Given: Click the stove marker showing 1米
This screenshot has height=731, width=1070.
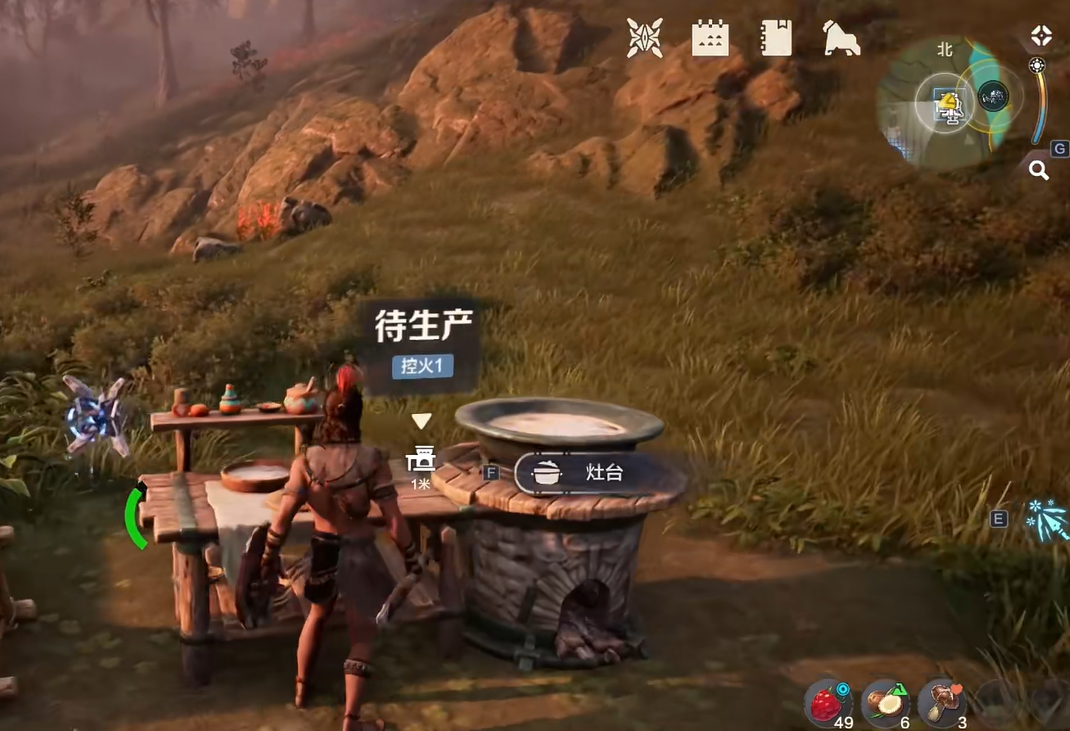Looking at the screenshot, I should [422, 461].
